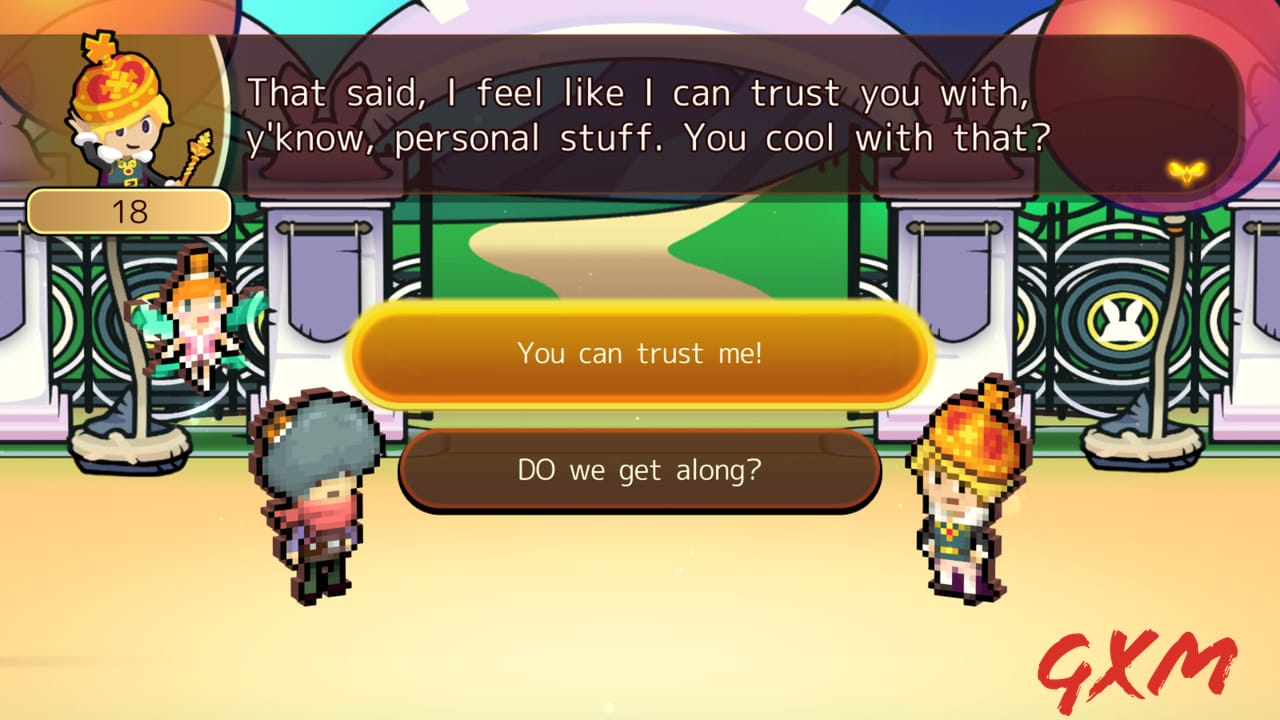The image size is (1280, 720).
Task: Choose the 'You can trust me!' response
Action: point(640,354)
